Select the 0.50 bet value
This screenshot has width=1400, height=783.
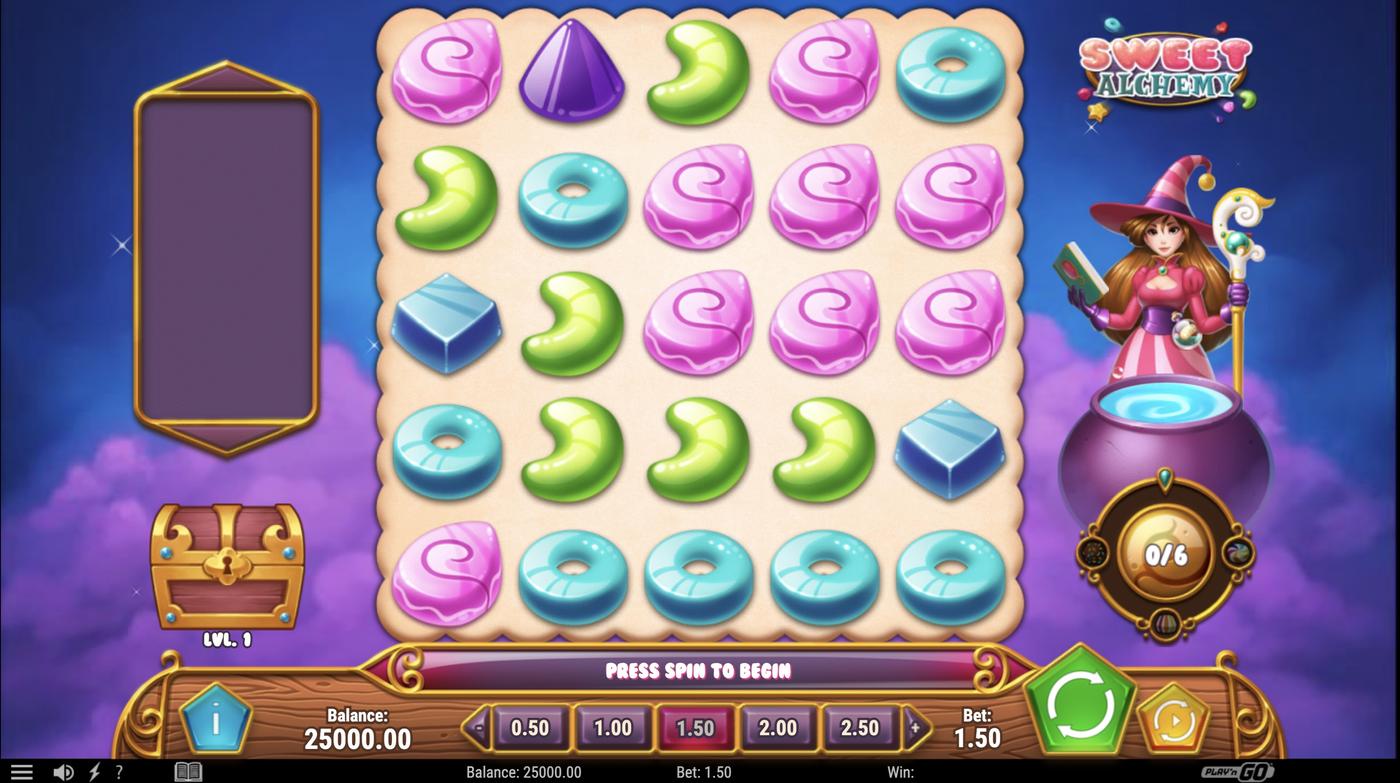click(530, 728)
